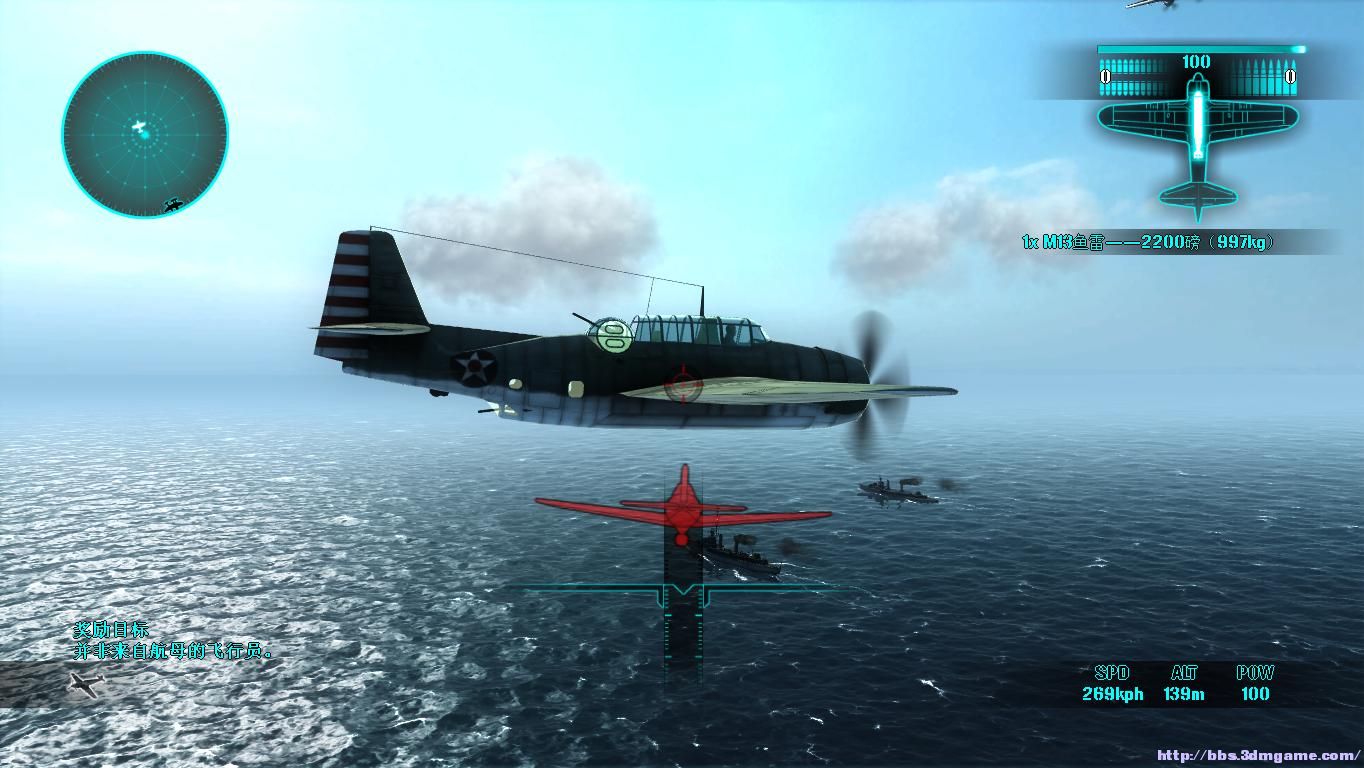Click the circular radar minimap
This screenshot has height=768, width=1364.
tap(145, 134)
